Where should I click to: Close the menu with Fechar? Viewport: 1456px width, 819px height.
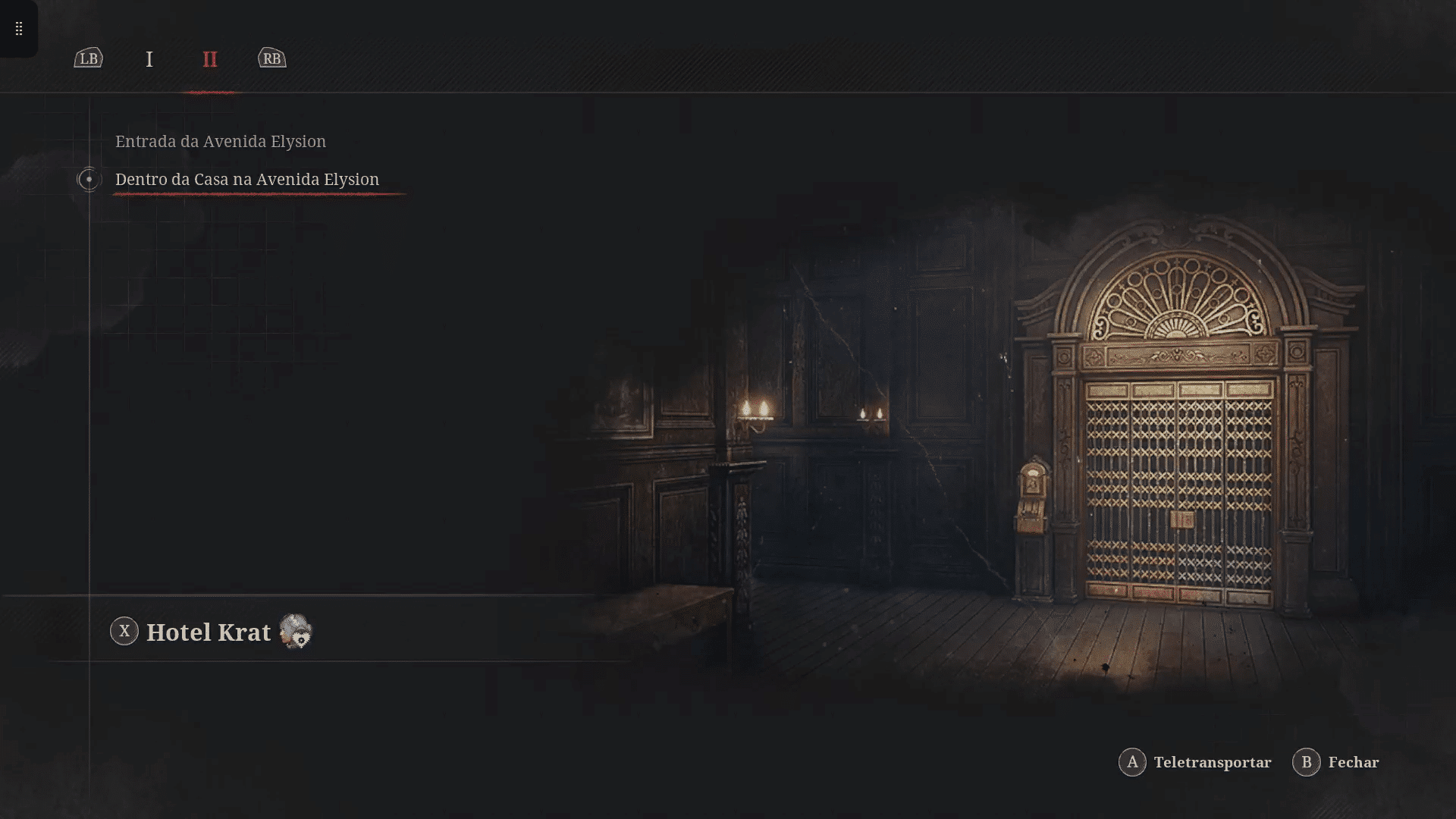coord(1336,762)
